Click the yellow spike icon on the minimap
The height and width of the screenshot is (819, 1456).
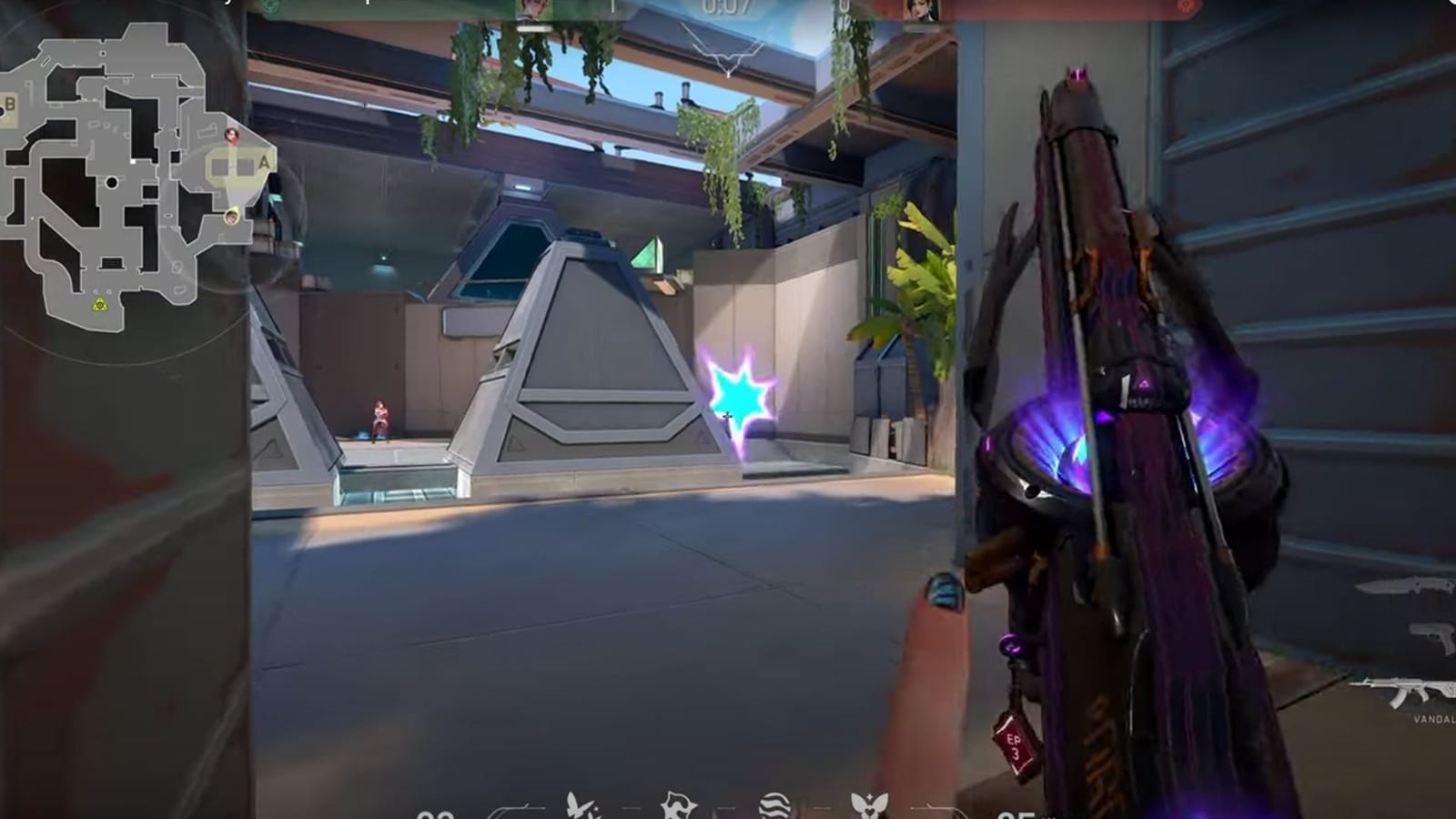pos(98,304)
